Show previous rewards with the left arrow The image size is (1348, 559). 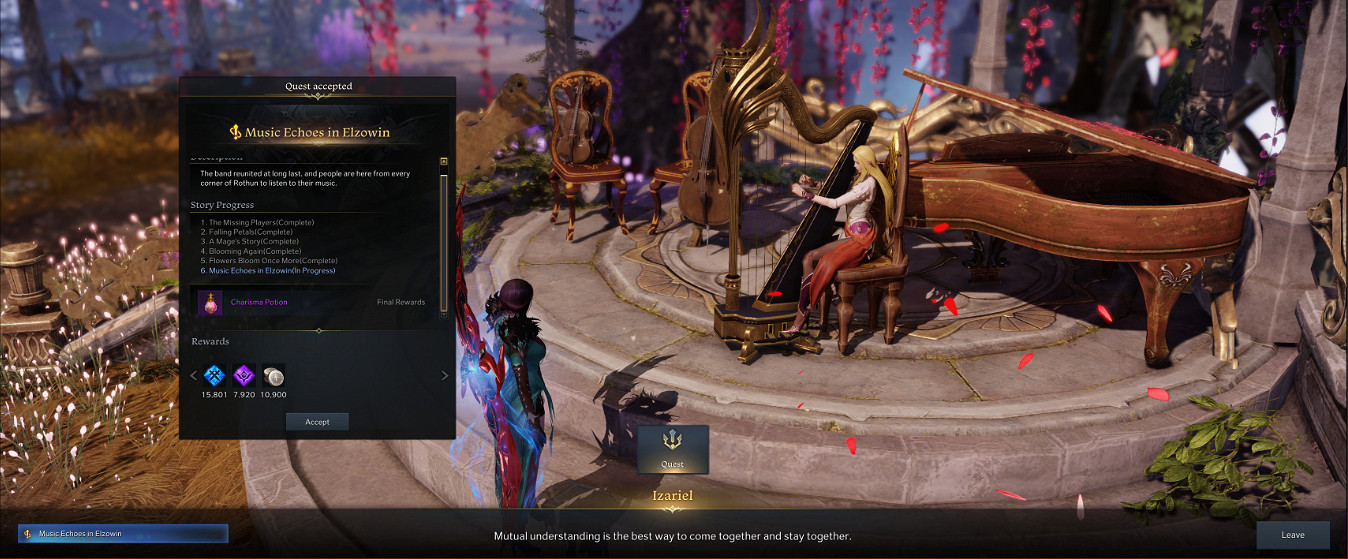[194, 376]
